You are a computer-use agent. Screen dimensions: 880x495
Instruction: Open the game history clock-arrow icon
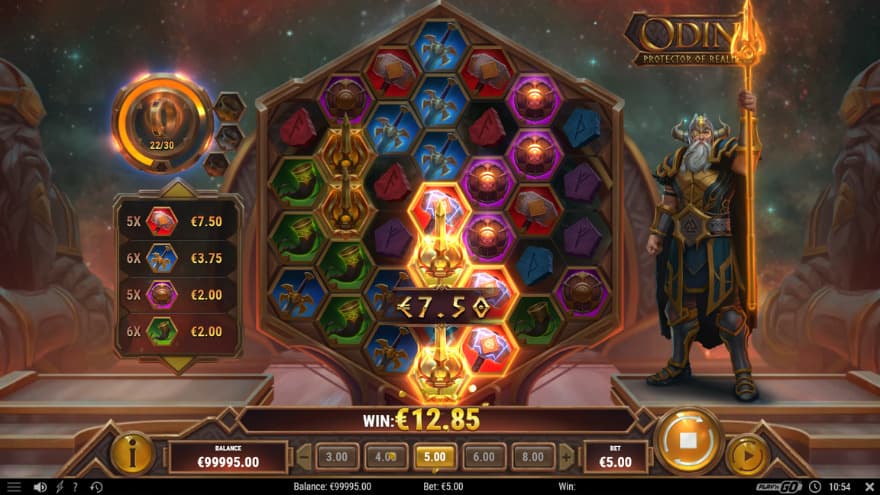95,487
